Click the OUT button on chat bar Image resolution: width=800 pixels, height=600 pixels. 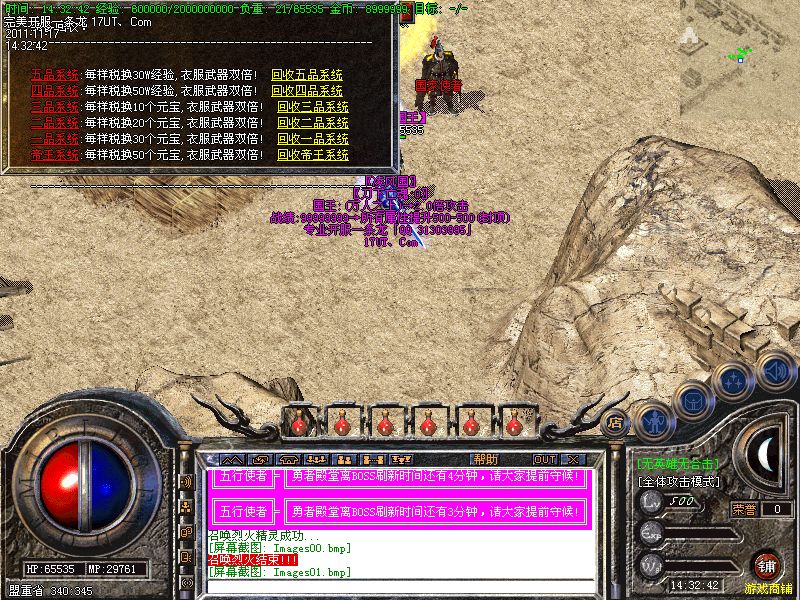[x=545, y=459]
